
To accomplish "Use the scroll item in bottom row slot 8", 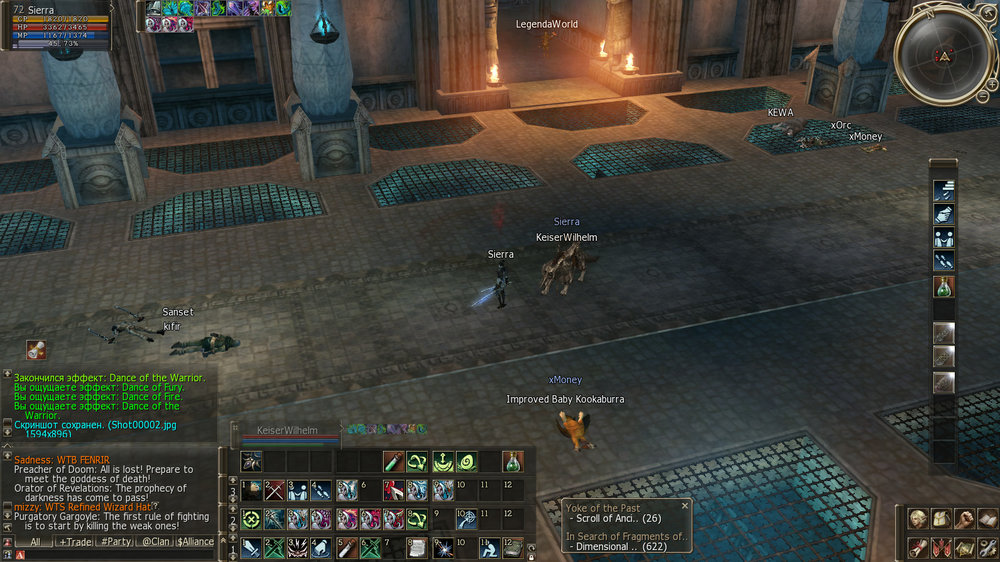I will coord(416,548).
